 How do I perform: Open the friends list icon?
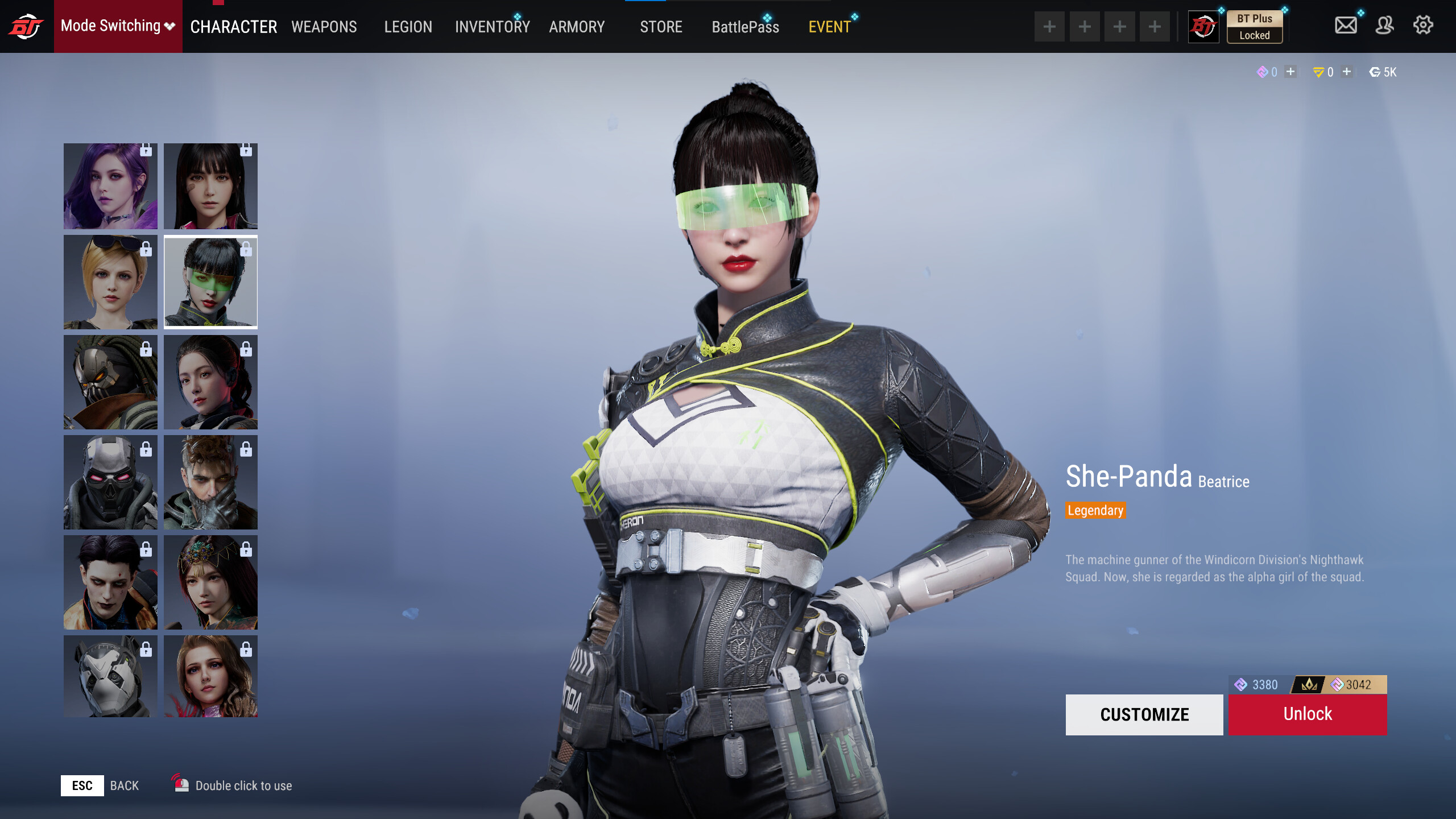coord(1384,25)
